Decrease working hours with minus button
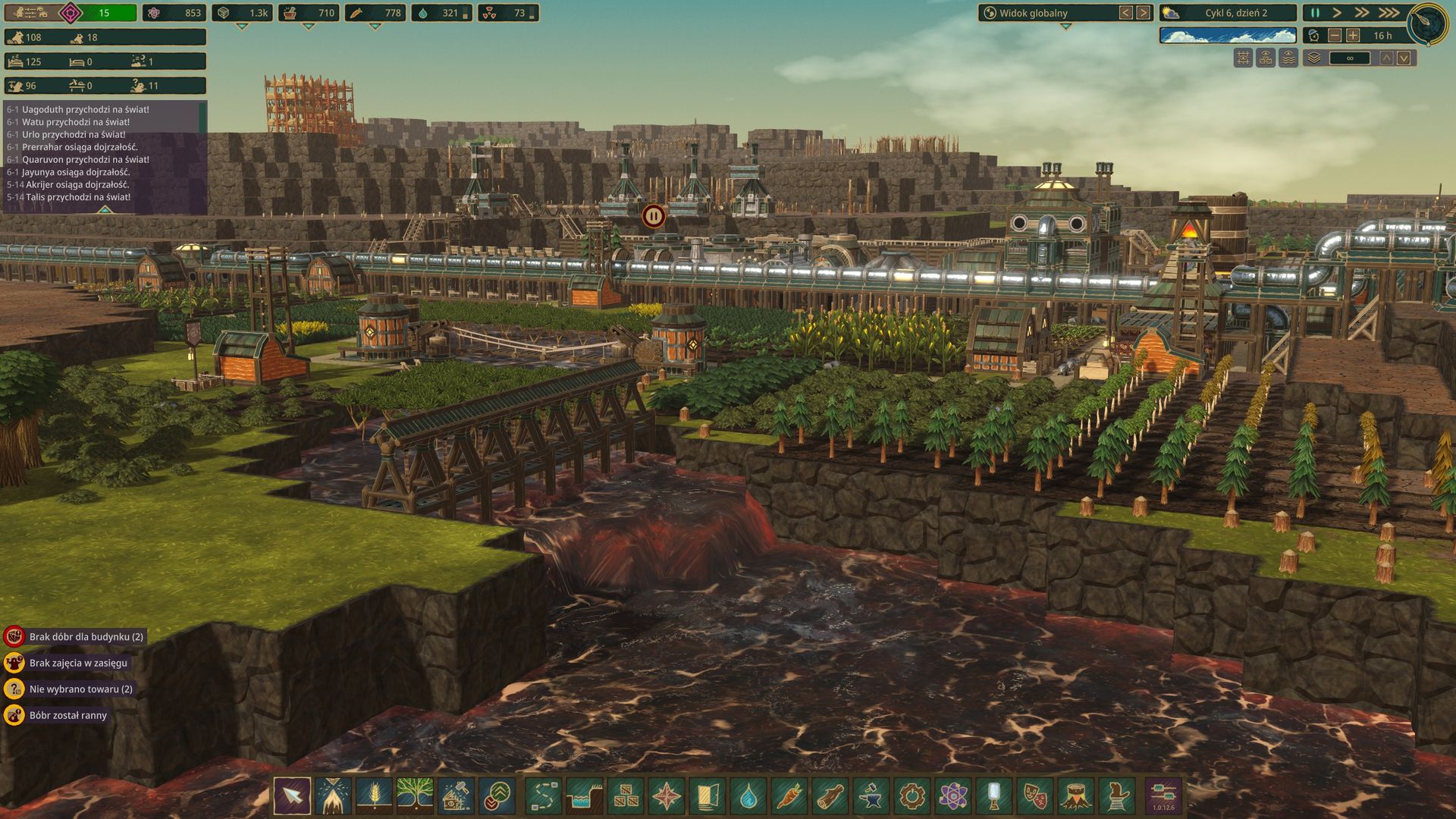Viewport: 1456px width, 819px height. (1335, 36)
